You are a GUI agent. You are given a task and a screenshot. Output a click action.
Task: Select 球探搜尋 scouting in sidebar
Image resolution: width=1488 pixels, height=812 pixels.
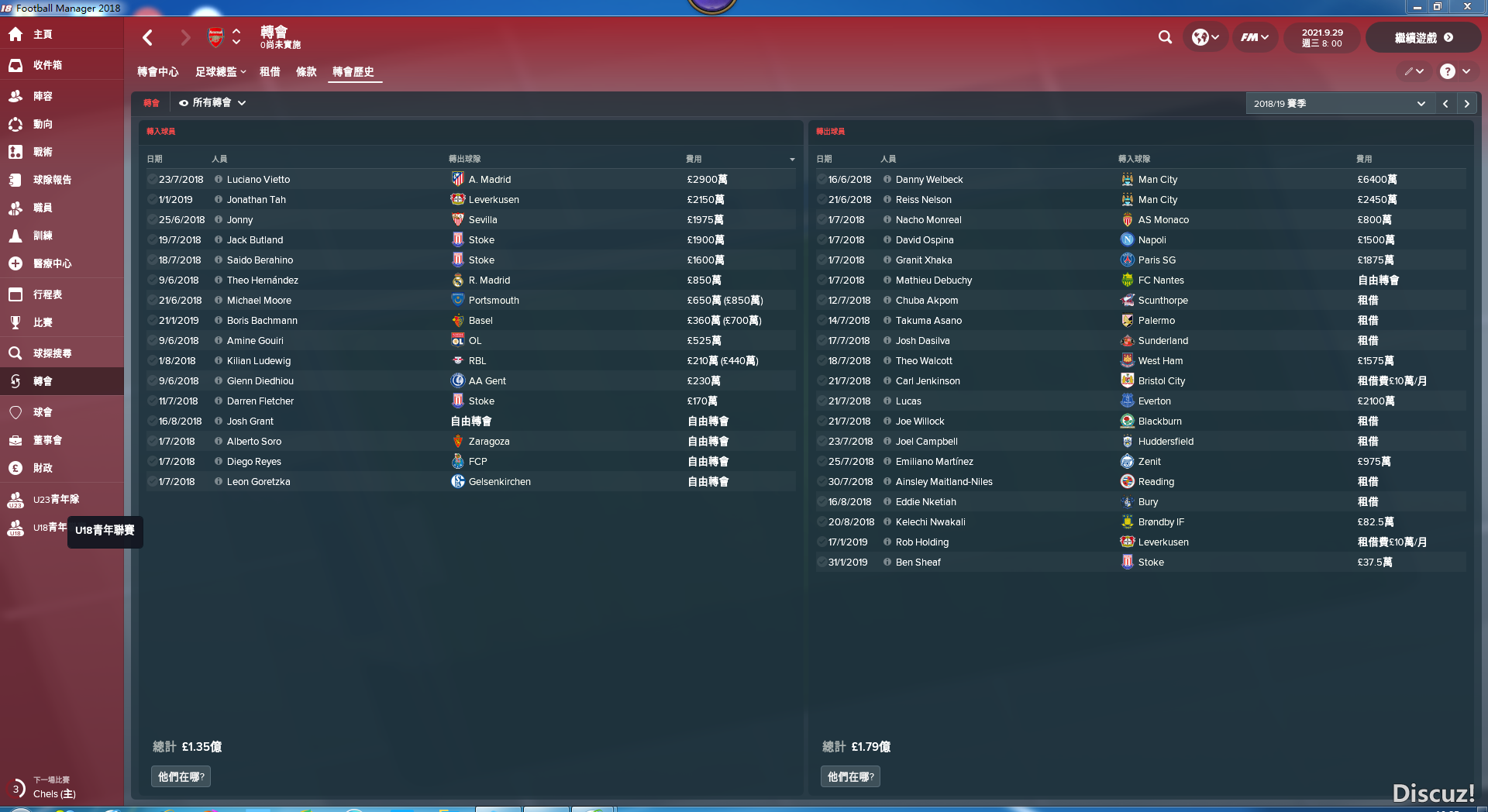(52, 353)
